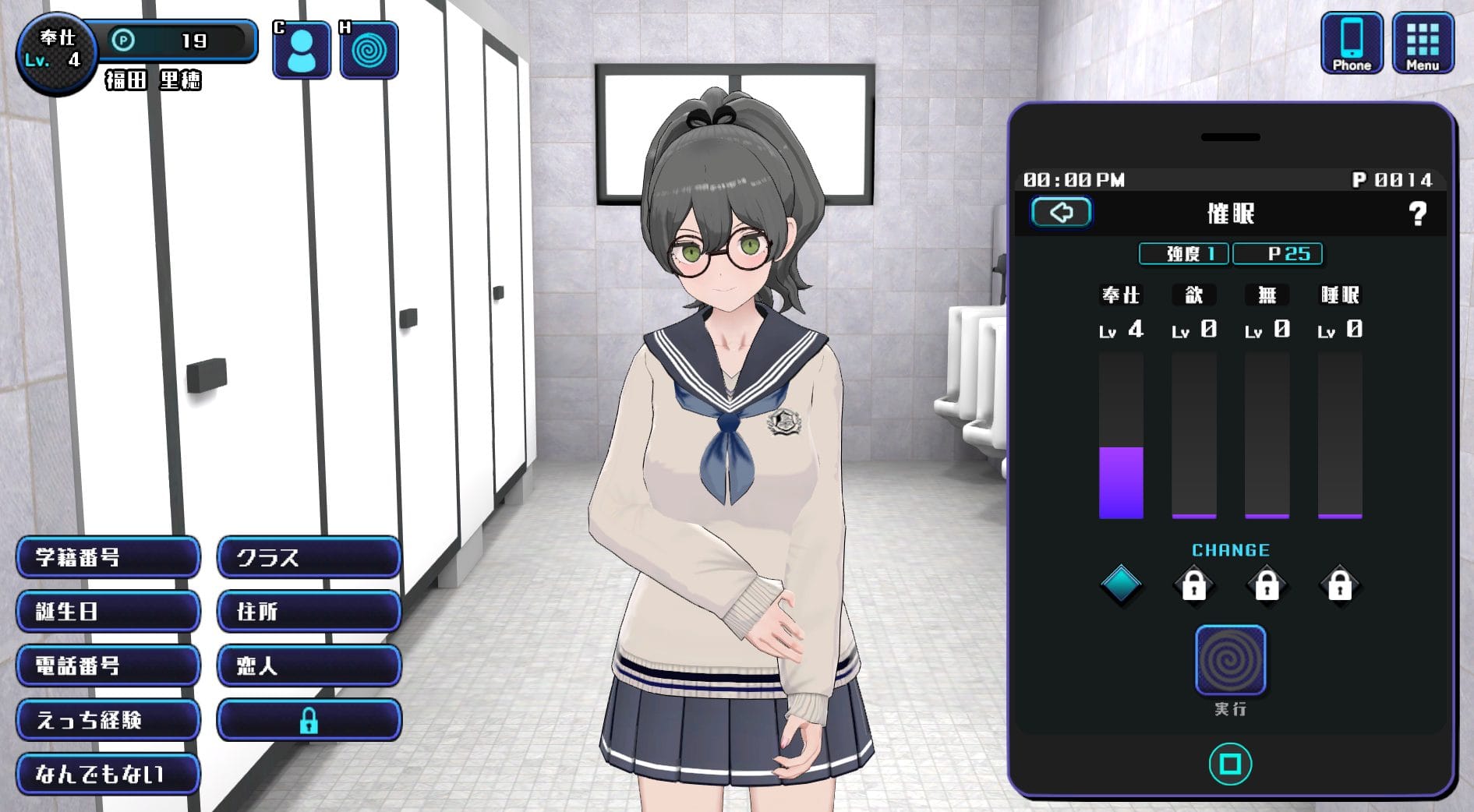Image resolution: width=1474 pixels, height=812 pixels.
Task: Ask about 学籍番号
Action: (x=108, y=557)
